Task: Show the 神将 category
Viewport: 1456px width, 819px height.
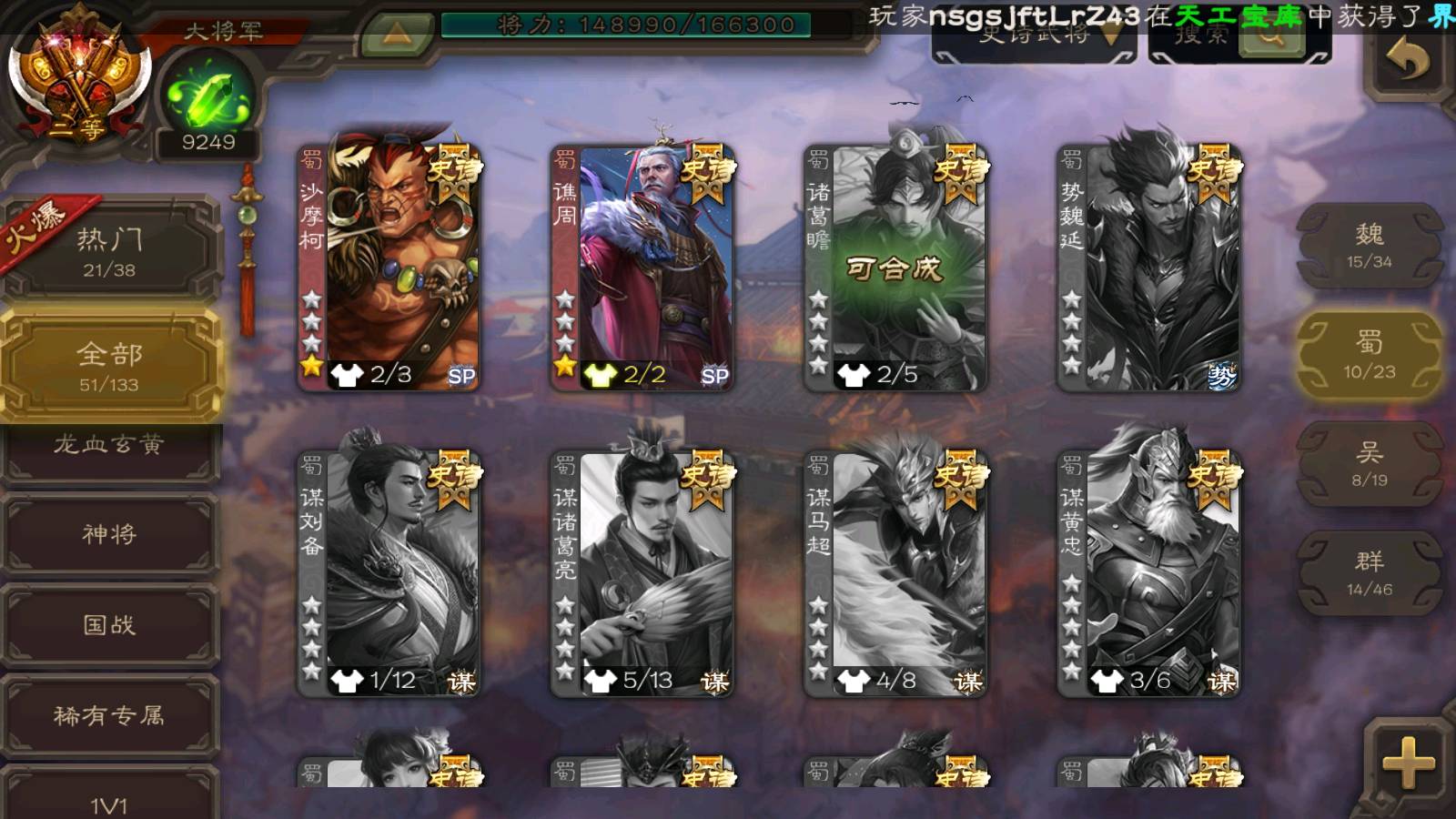Action: click(109, 534)
